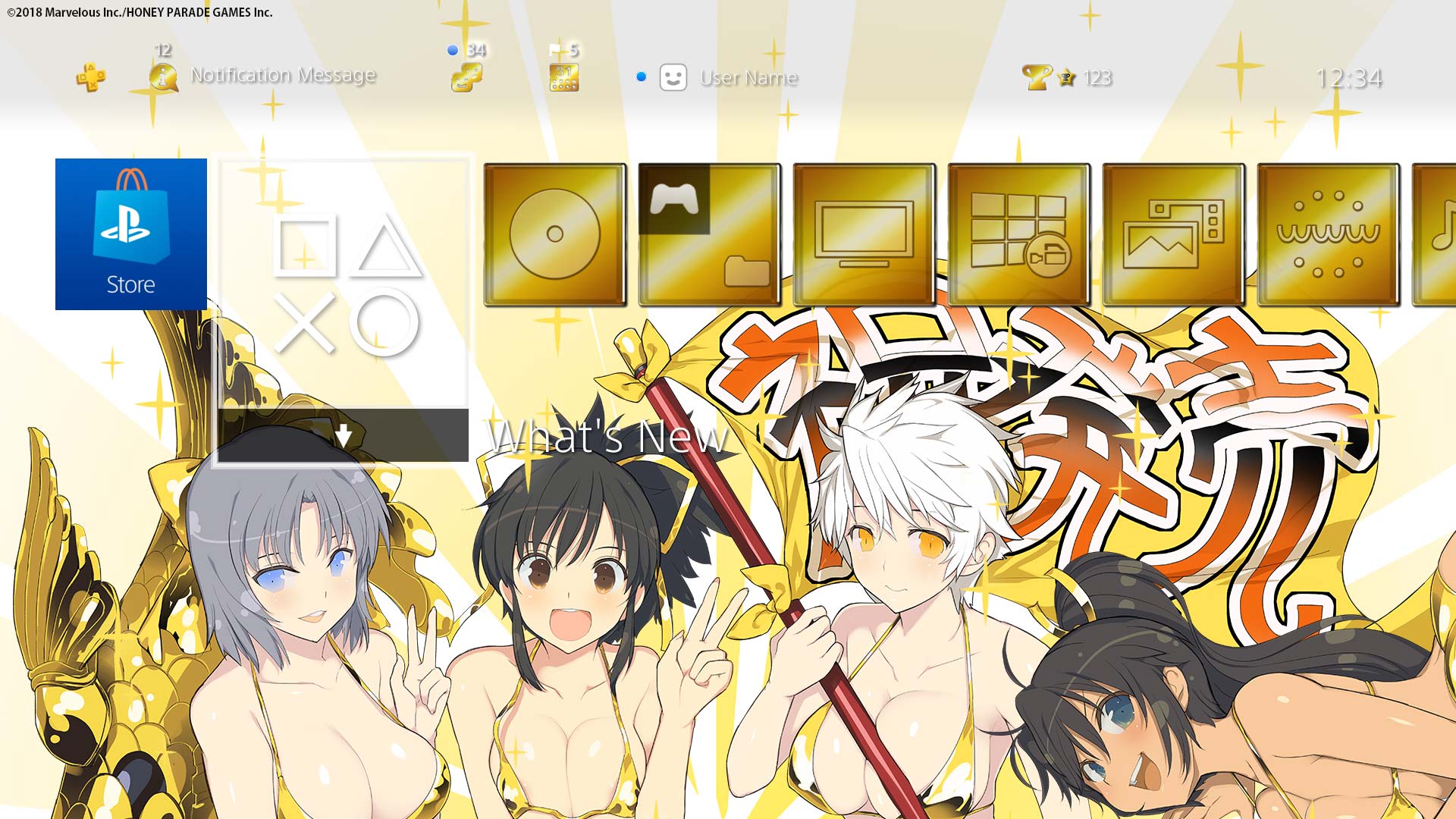1456x819 pixels.
Task: Open the Friends smiley faces icon
Action: pos(466,77)
